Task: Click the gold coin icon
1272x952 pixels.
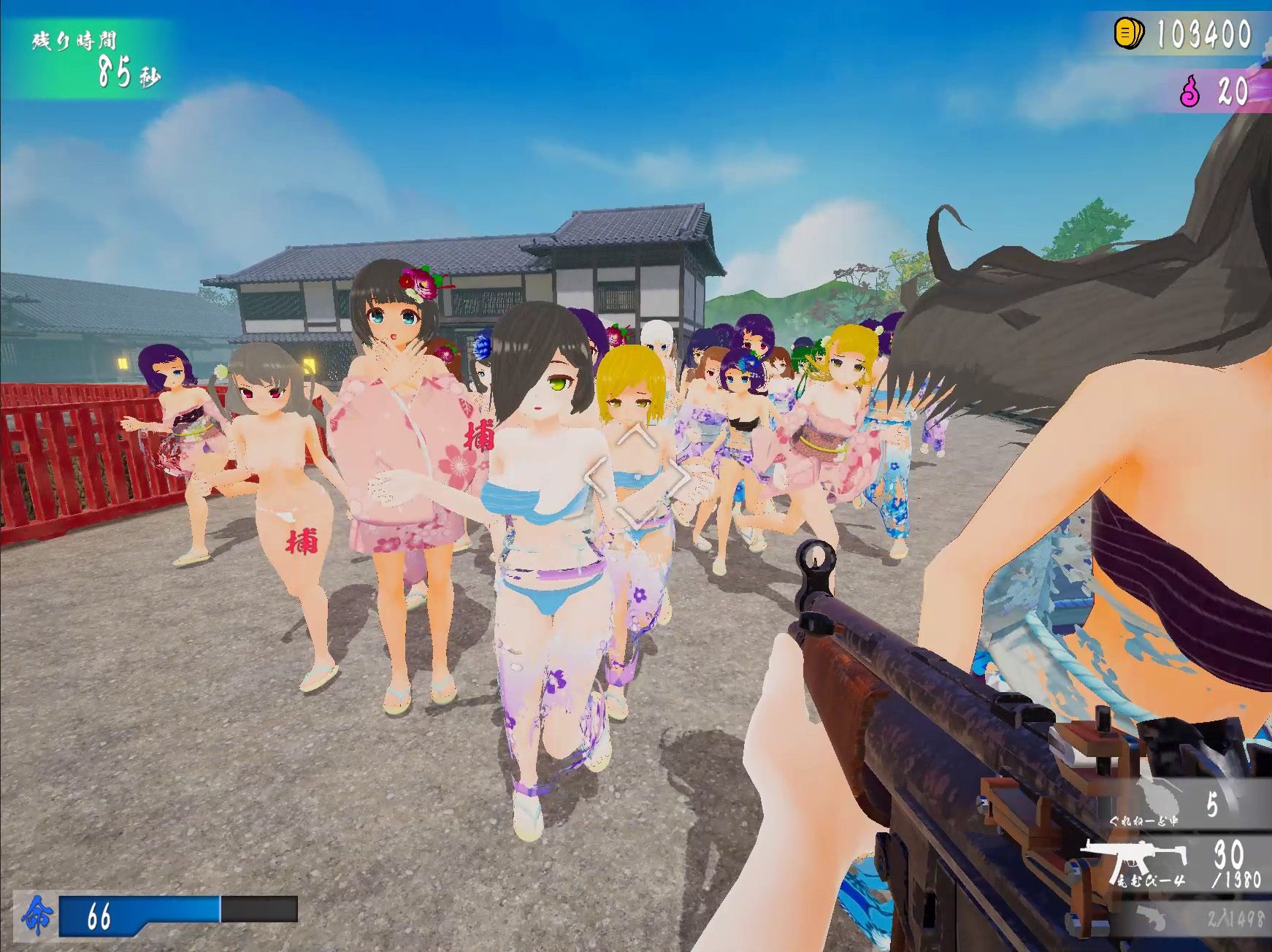Action: [x=1129, y=34]
